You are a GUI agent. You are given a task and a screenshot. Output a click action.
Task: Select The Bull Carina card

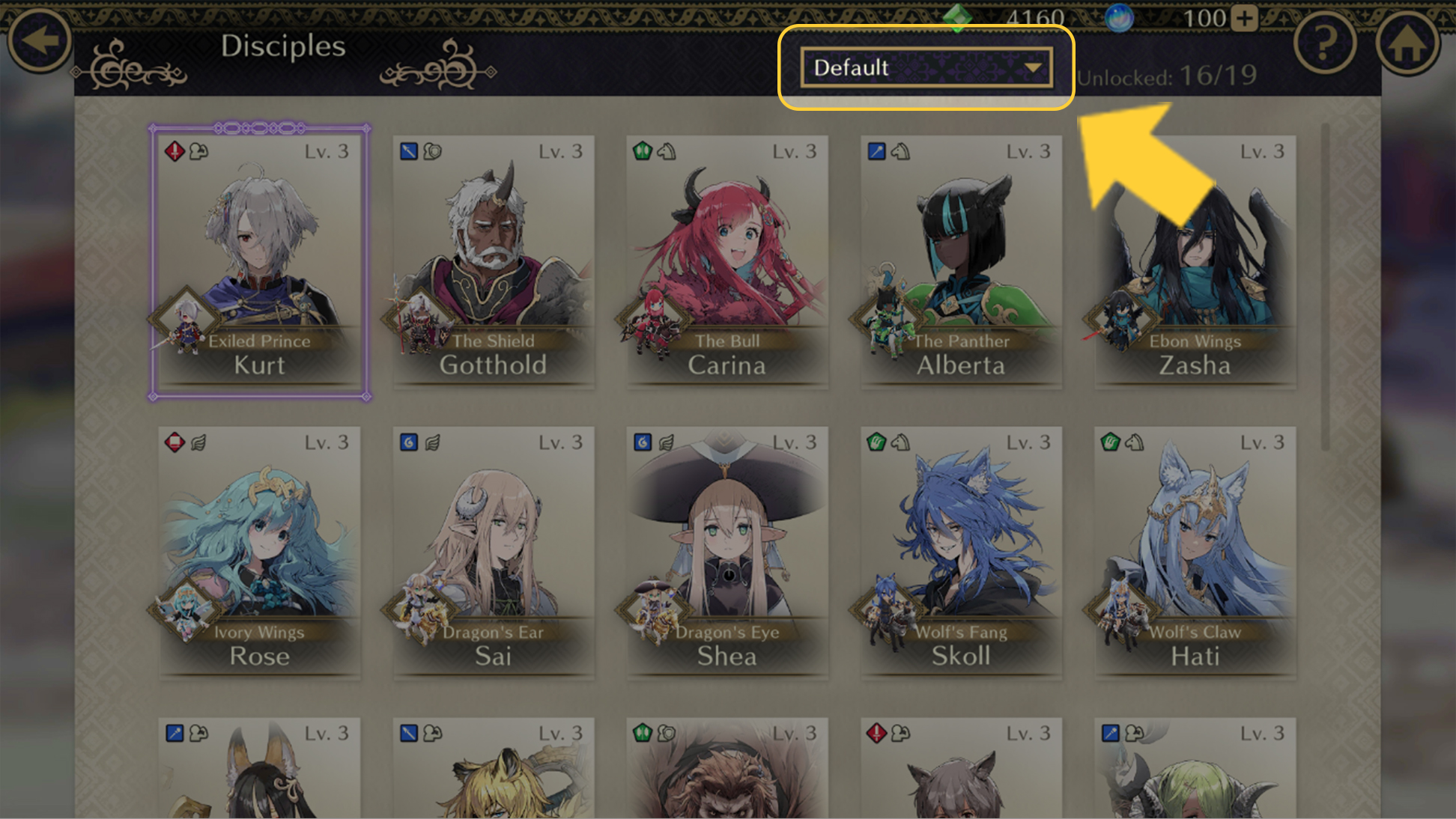[x=727, y=262]
